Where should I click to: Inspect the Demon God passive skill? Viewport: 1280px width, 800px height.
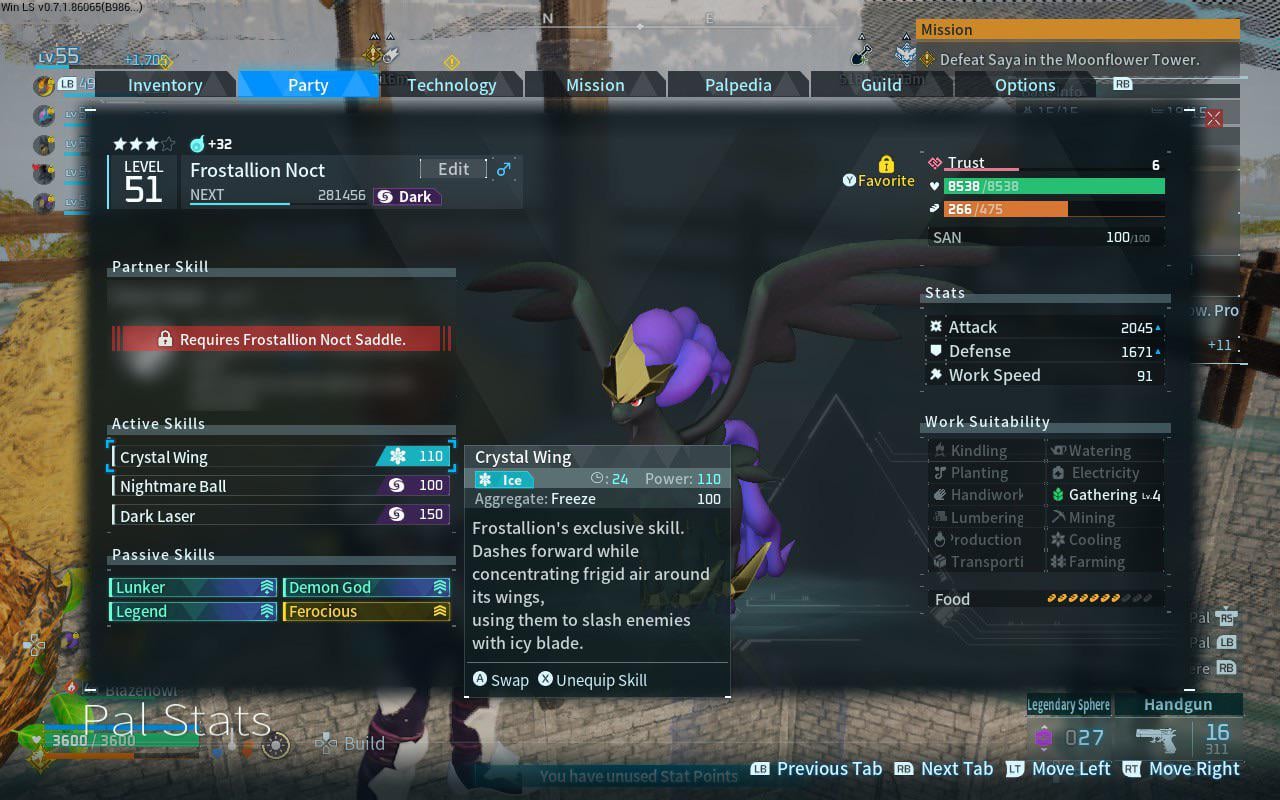(x=366, y=587)
